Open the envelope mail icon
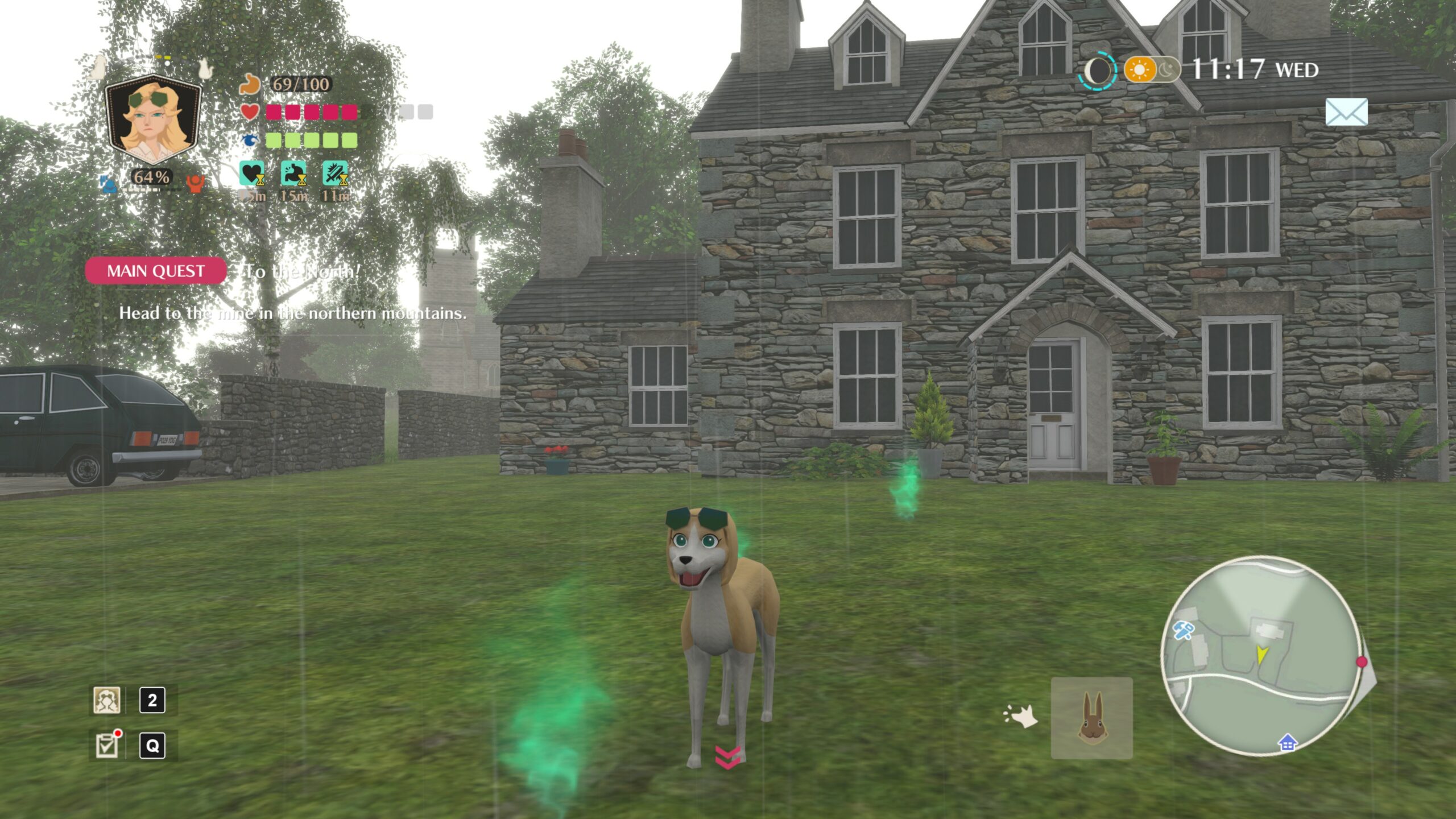 pyautogui.click(x=1346, y=112)
